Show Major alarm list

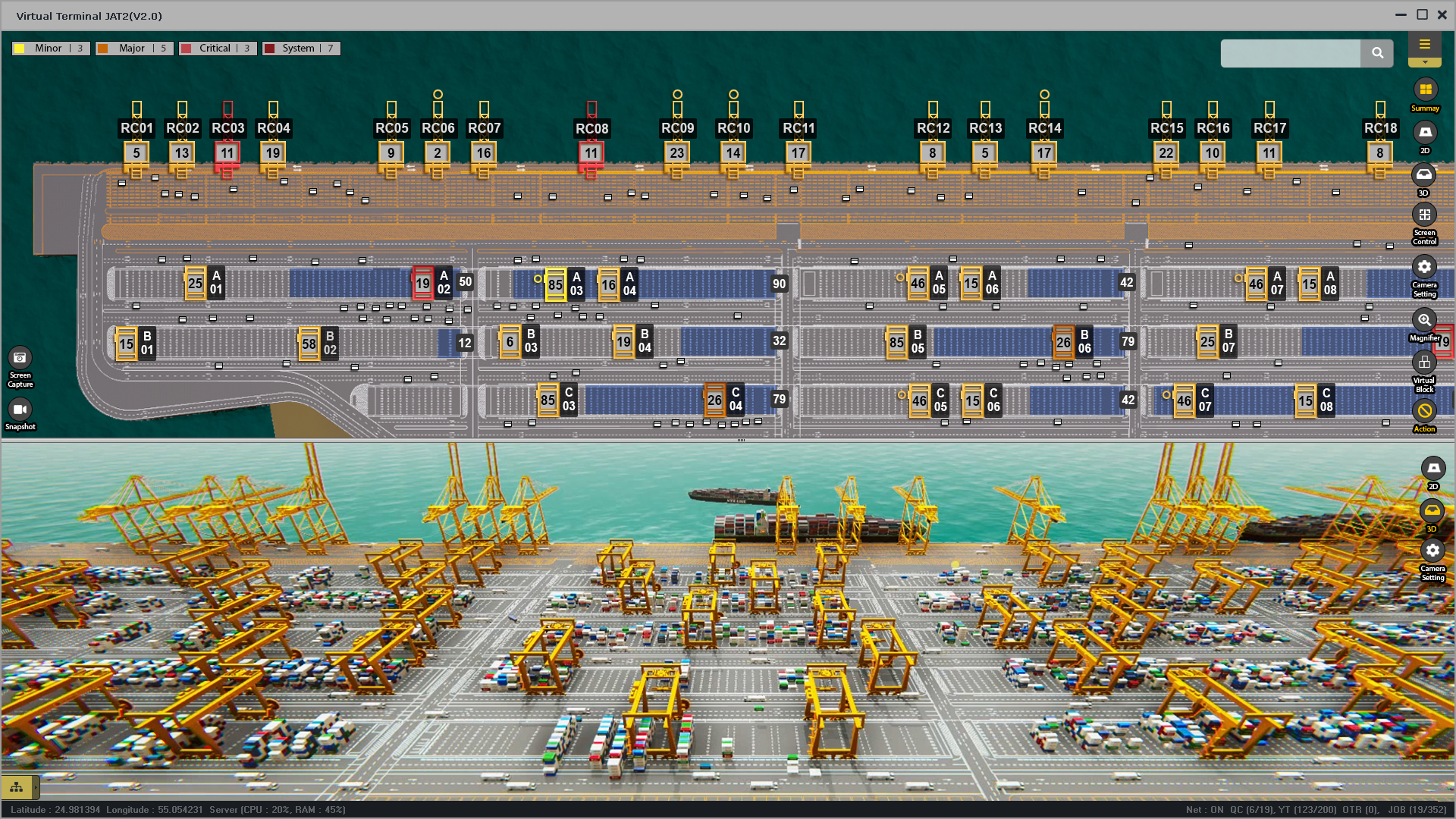tap(134, 49)
